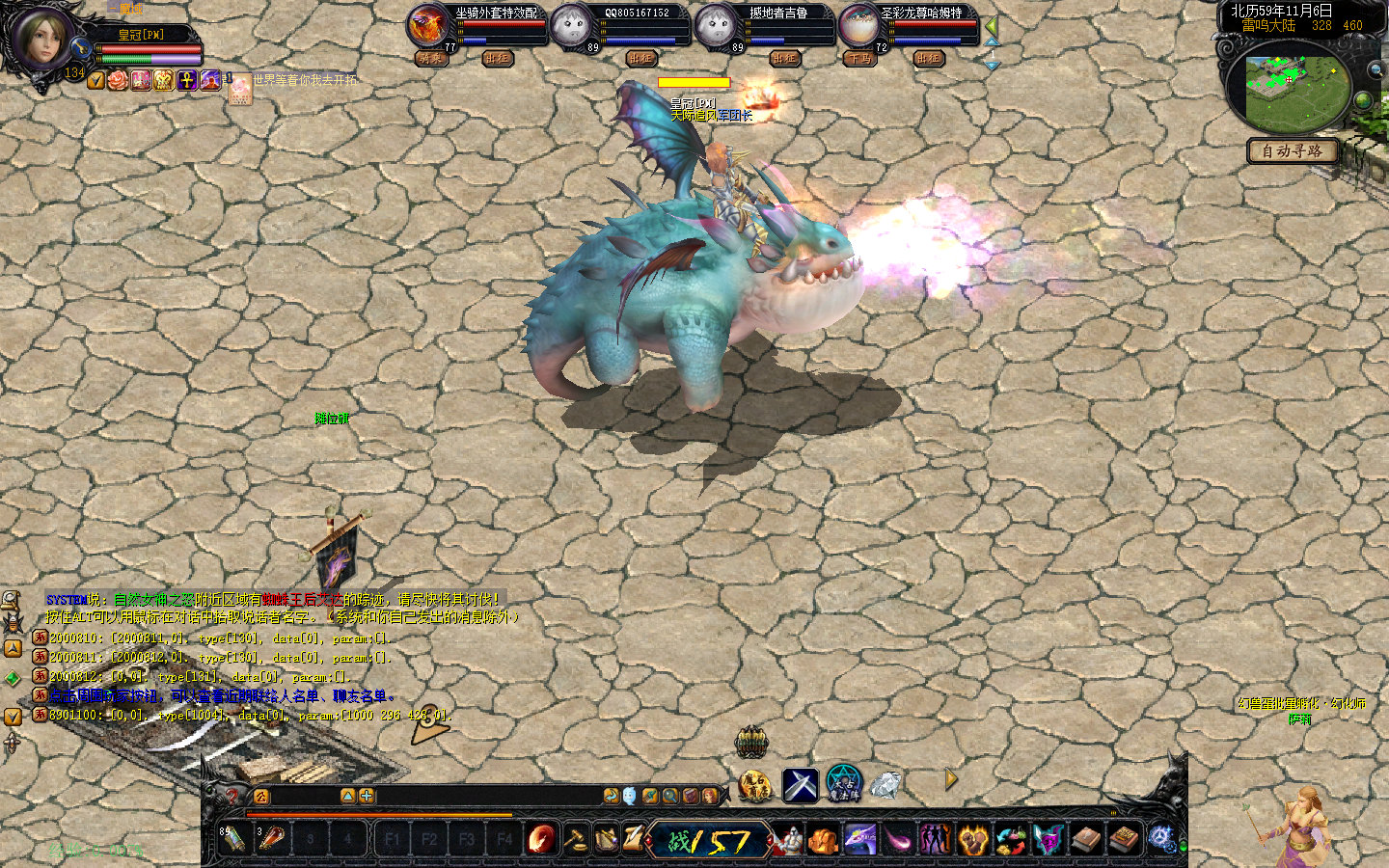Click the magnifying glass beside the minimap

pyautogui.click(x=1375, y=69)
